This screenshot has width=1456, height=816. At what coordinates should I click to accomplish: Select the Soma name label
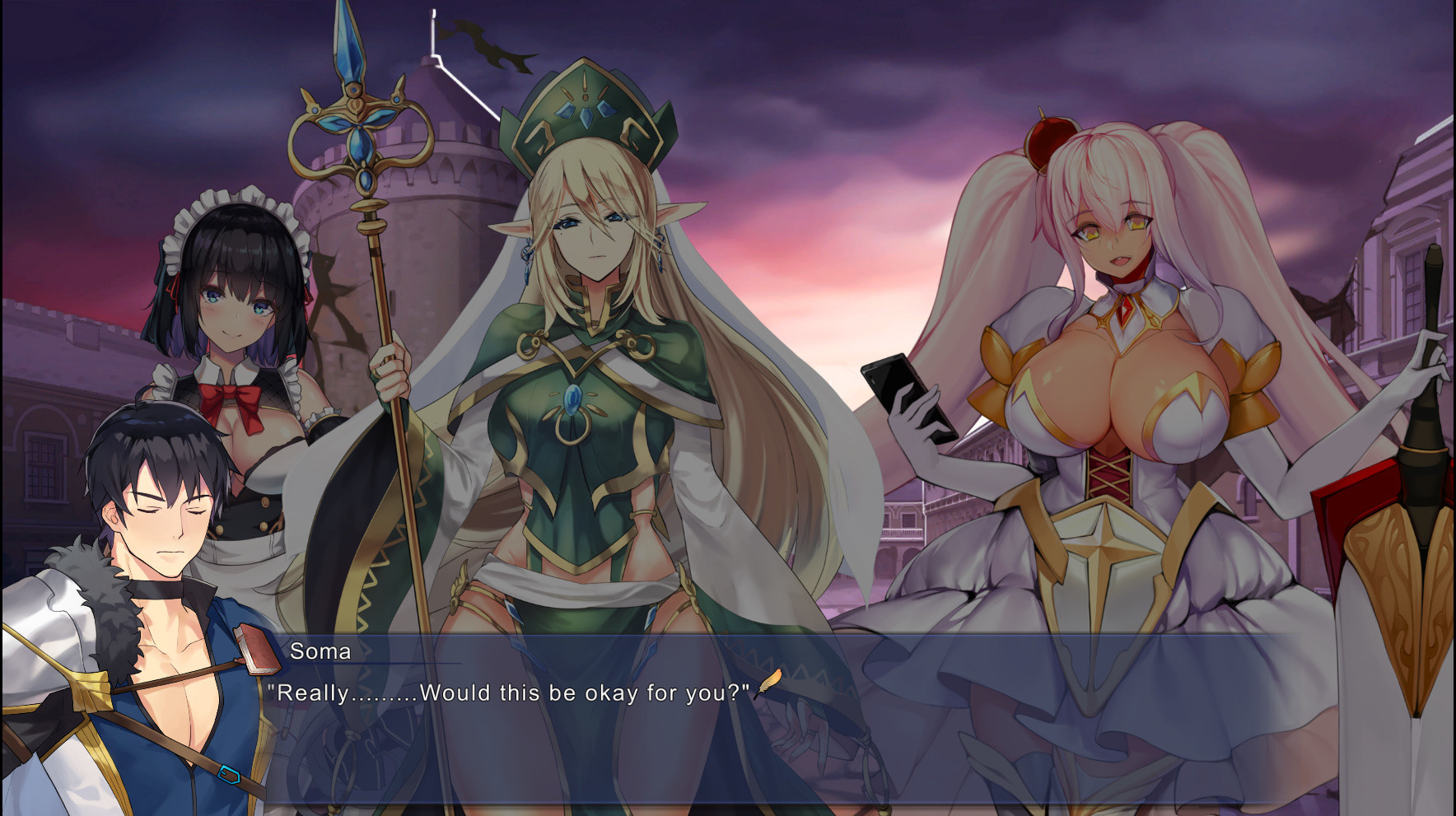[x=321, y=652]
